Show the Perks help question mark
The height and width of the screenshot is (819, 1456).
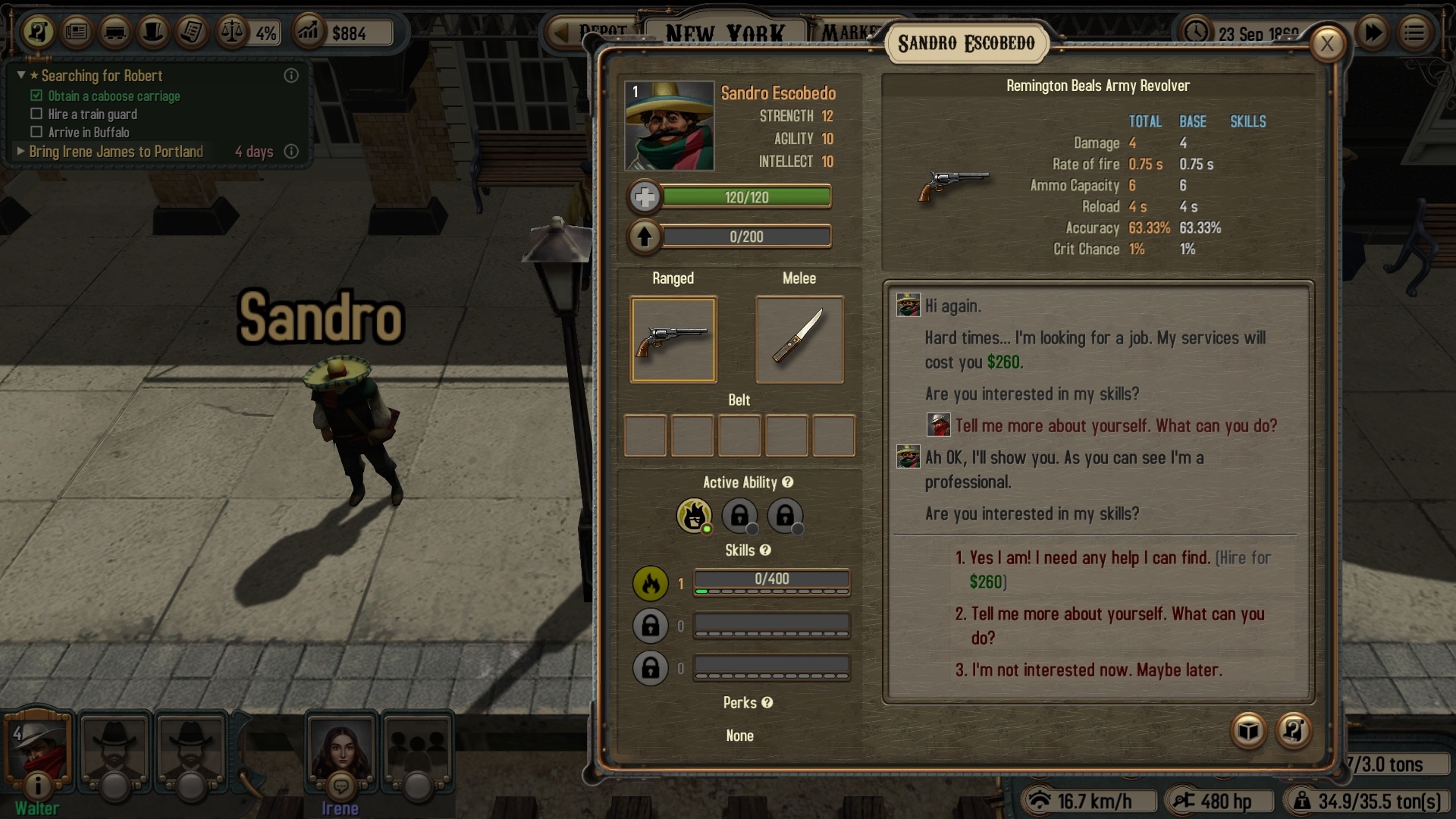coord(767,703)
